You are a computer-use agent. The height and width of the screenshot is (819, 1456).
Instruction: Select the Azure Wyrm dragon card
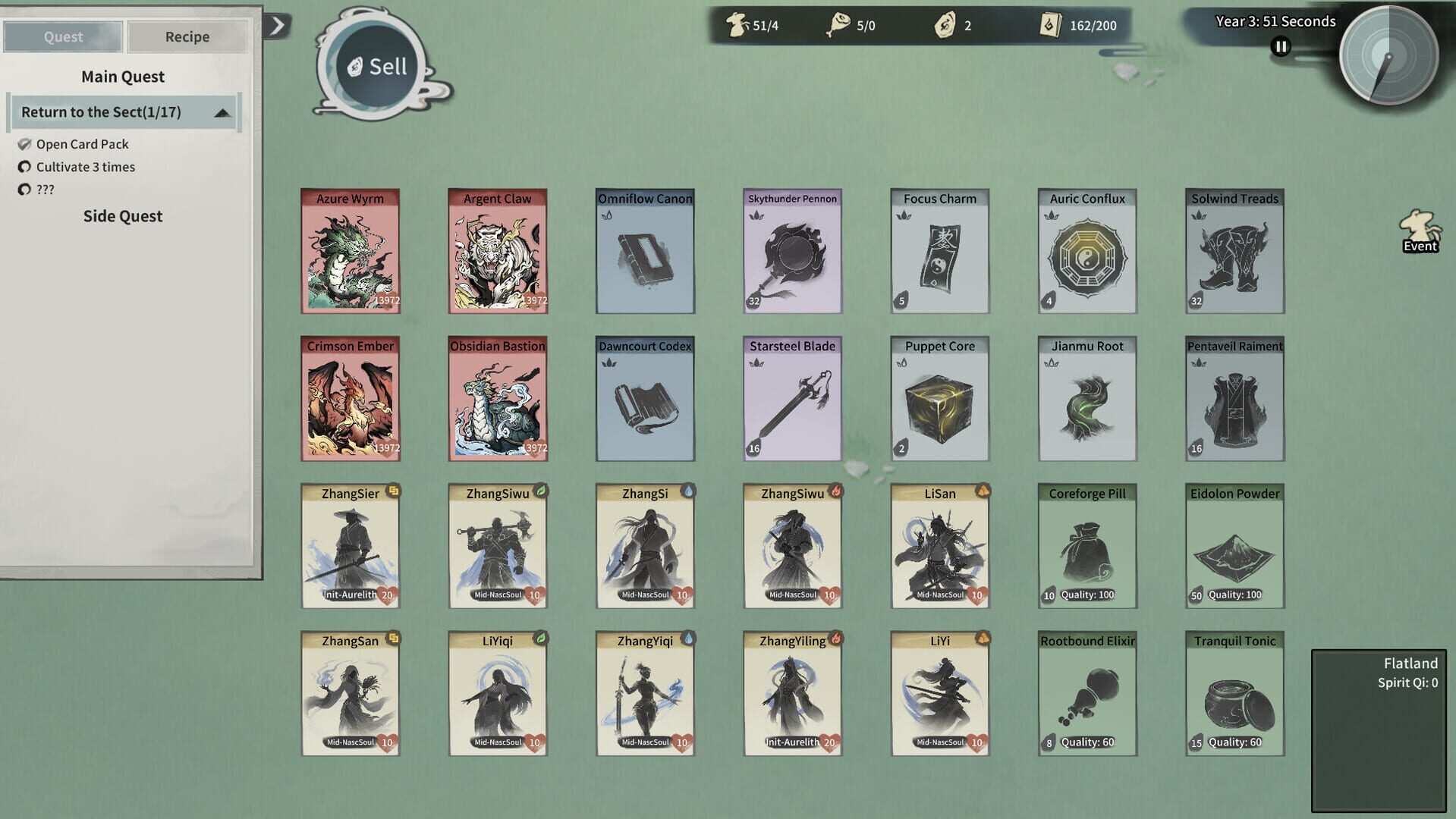(350, 250)
